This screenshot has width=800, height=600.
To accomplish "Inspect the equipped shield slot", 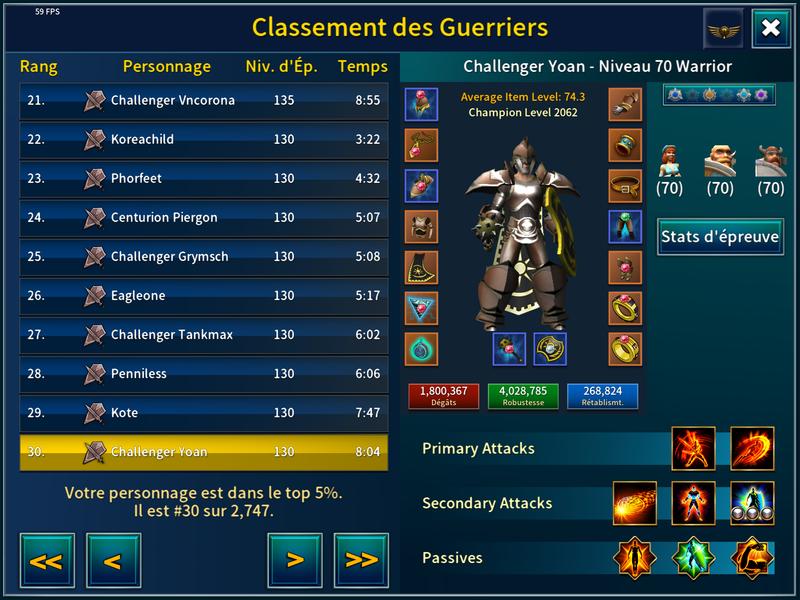I will pos(550,349).
